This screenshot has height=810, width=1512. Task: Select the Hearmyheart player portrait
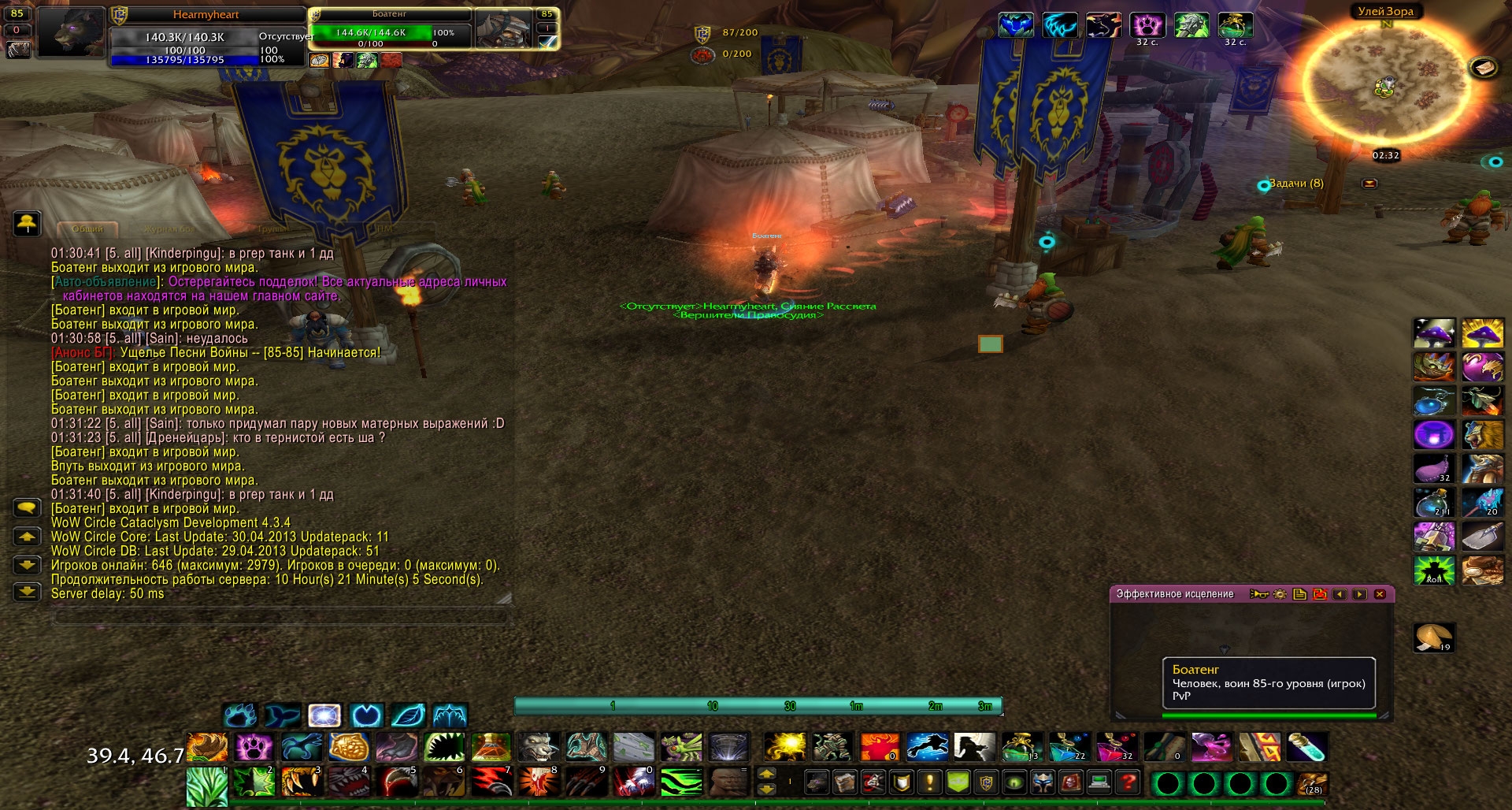72,32
